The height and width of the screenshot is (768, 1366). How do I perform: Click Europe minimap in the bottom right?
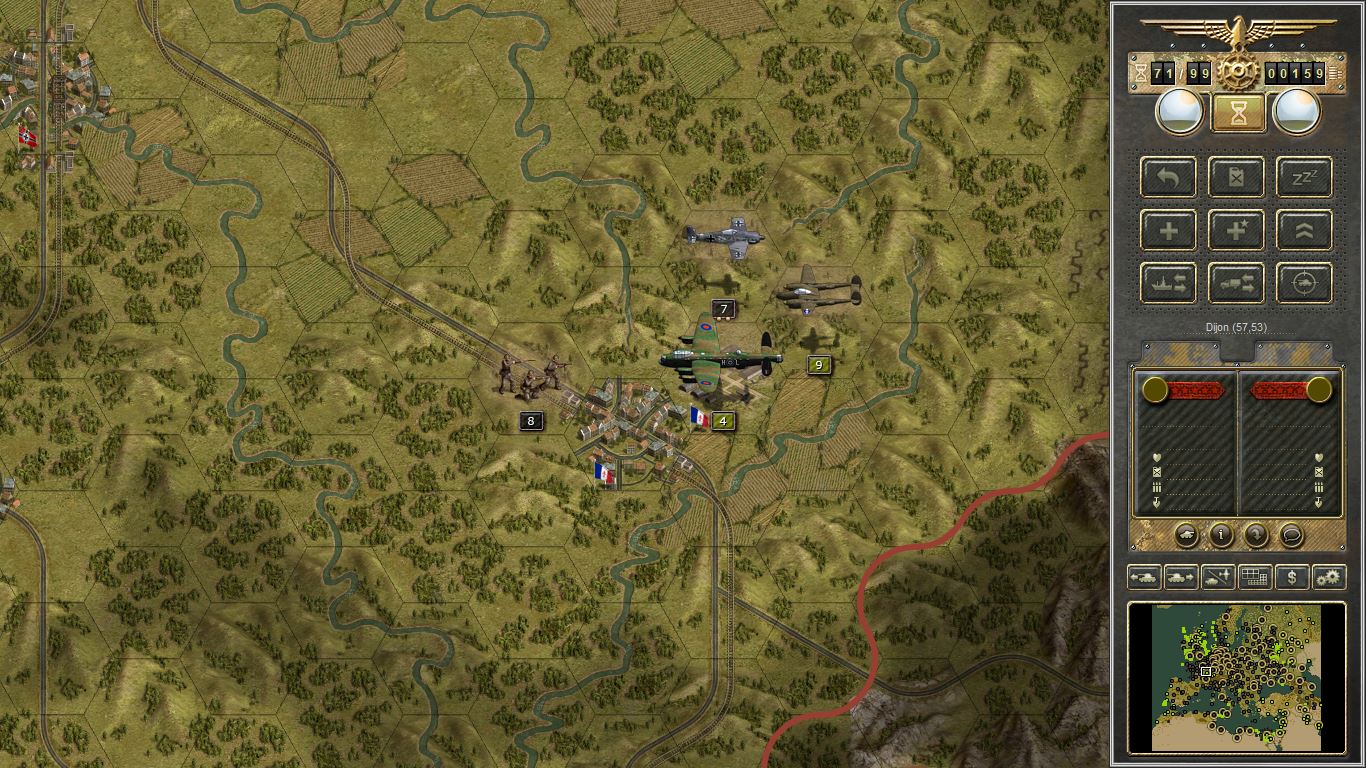click(x=1240, y=678)
